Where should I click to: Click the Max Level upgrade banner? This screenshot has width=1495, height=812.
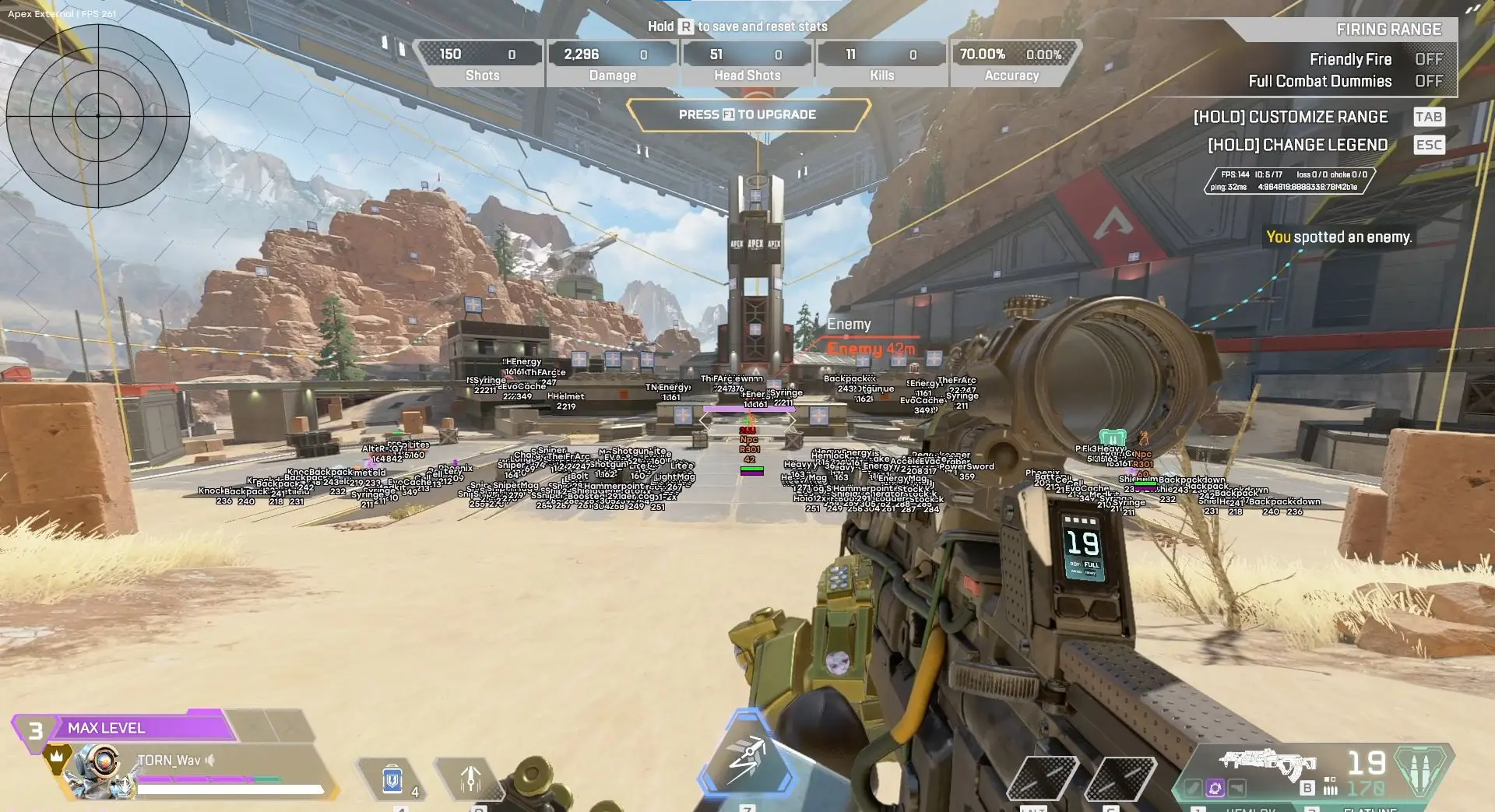coord(125,728)
